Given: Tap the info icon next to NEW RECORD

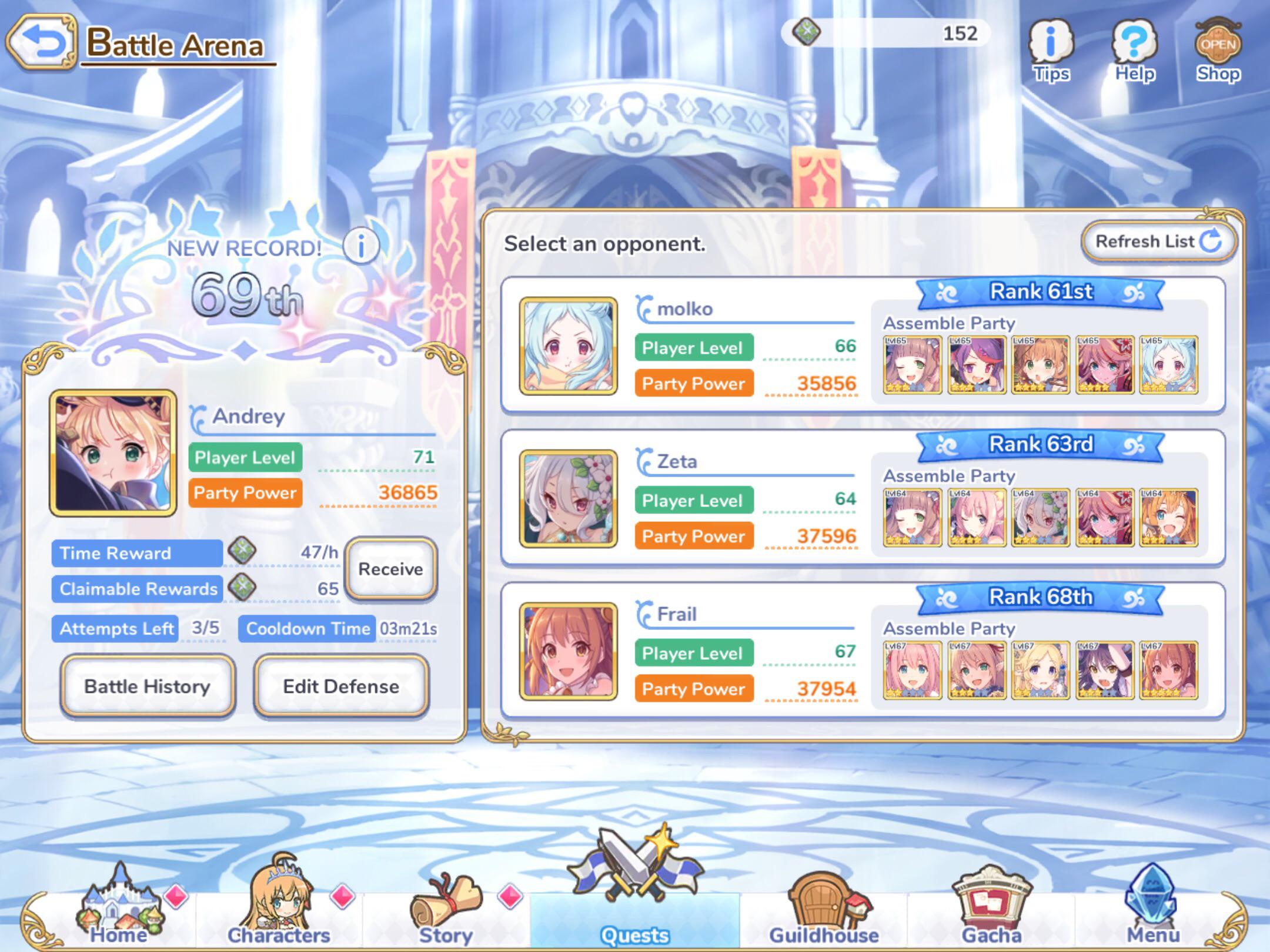Looking at the screenshot, I should [360, 247].
